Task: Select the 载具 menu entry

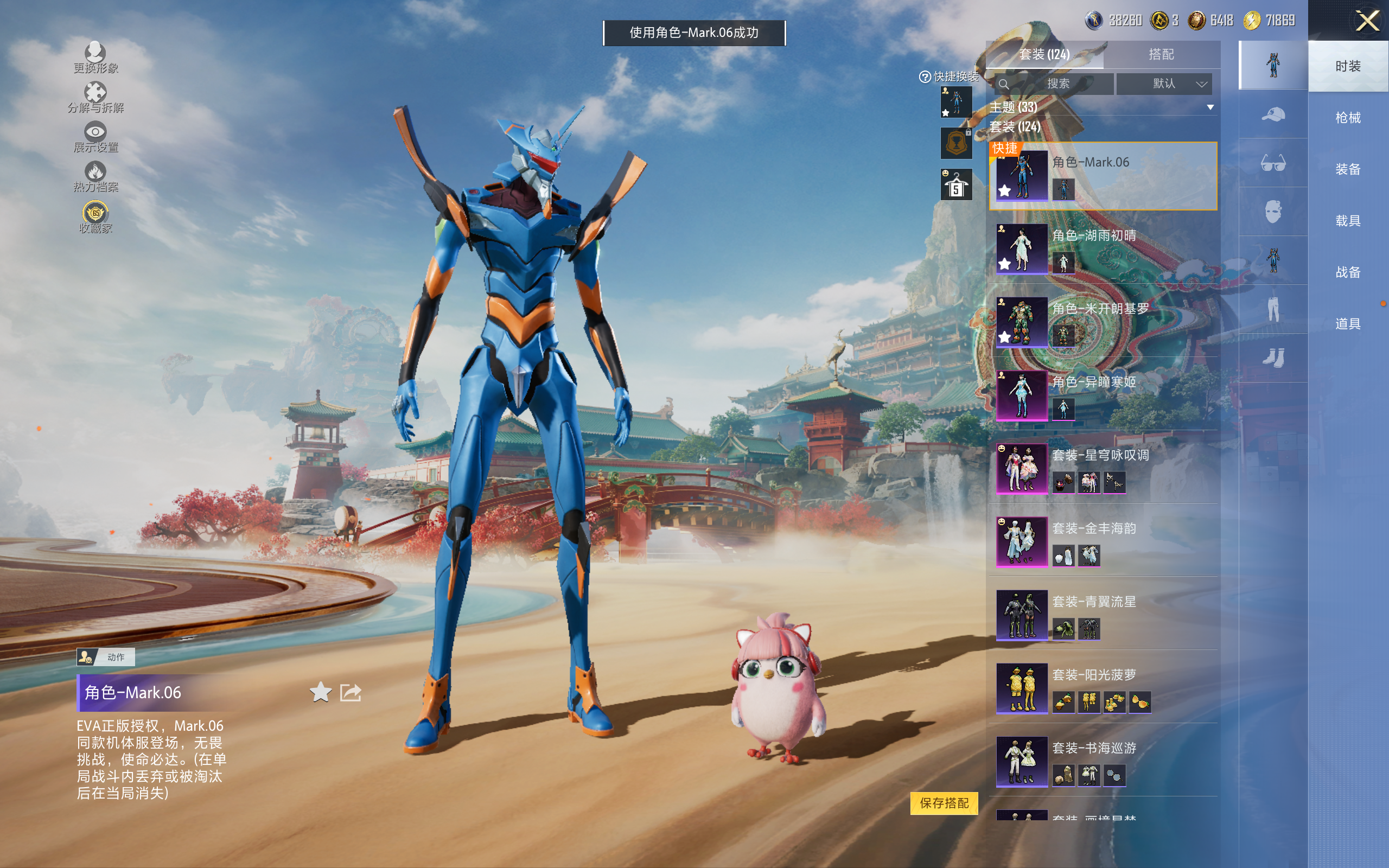Action: pos(1347,221)
